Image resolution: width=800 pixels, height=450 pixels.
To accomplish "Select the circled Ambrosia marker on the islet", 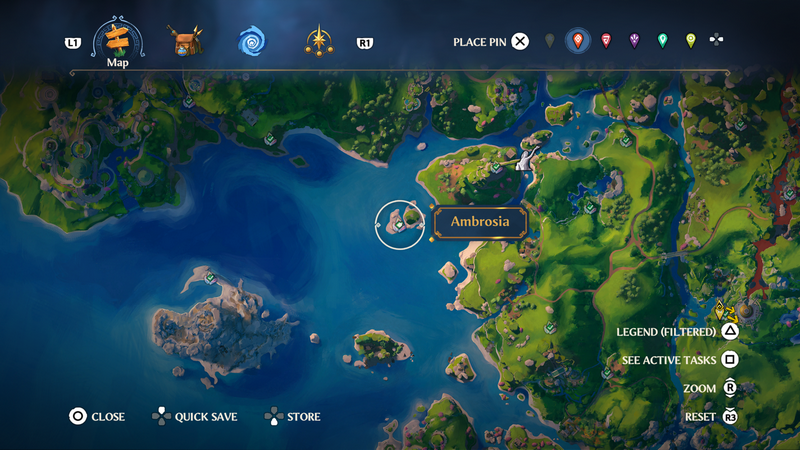I will tap(399, 225).
